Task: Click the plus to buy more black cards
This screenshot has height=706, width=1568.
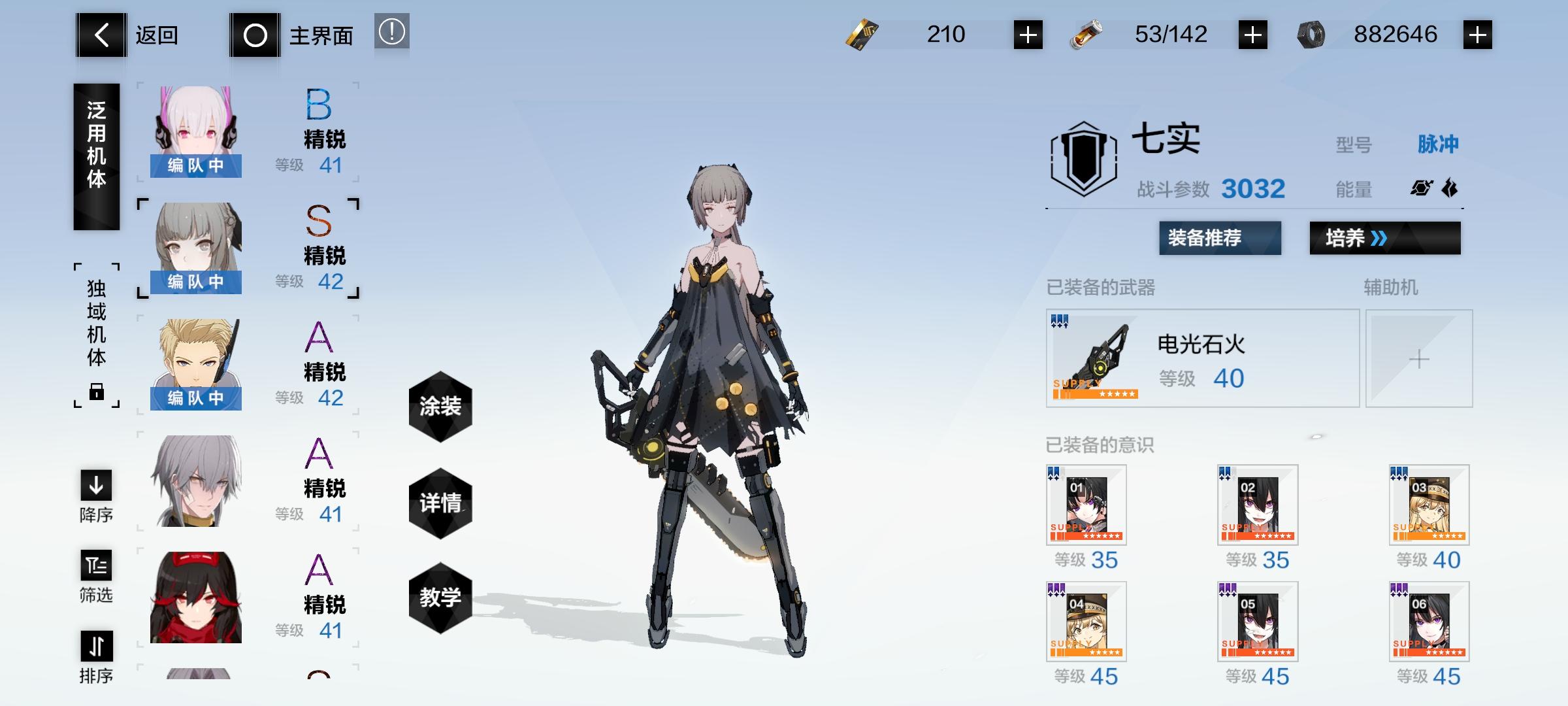Action: (1028, 34)
